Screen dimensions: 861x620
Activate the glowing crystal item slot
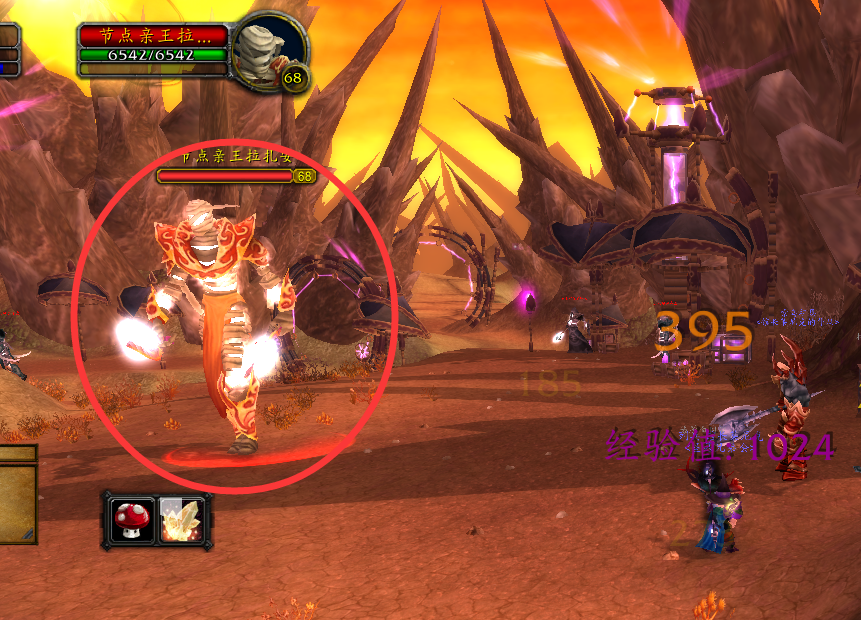[184, 520]
